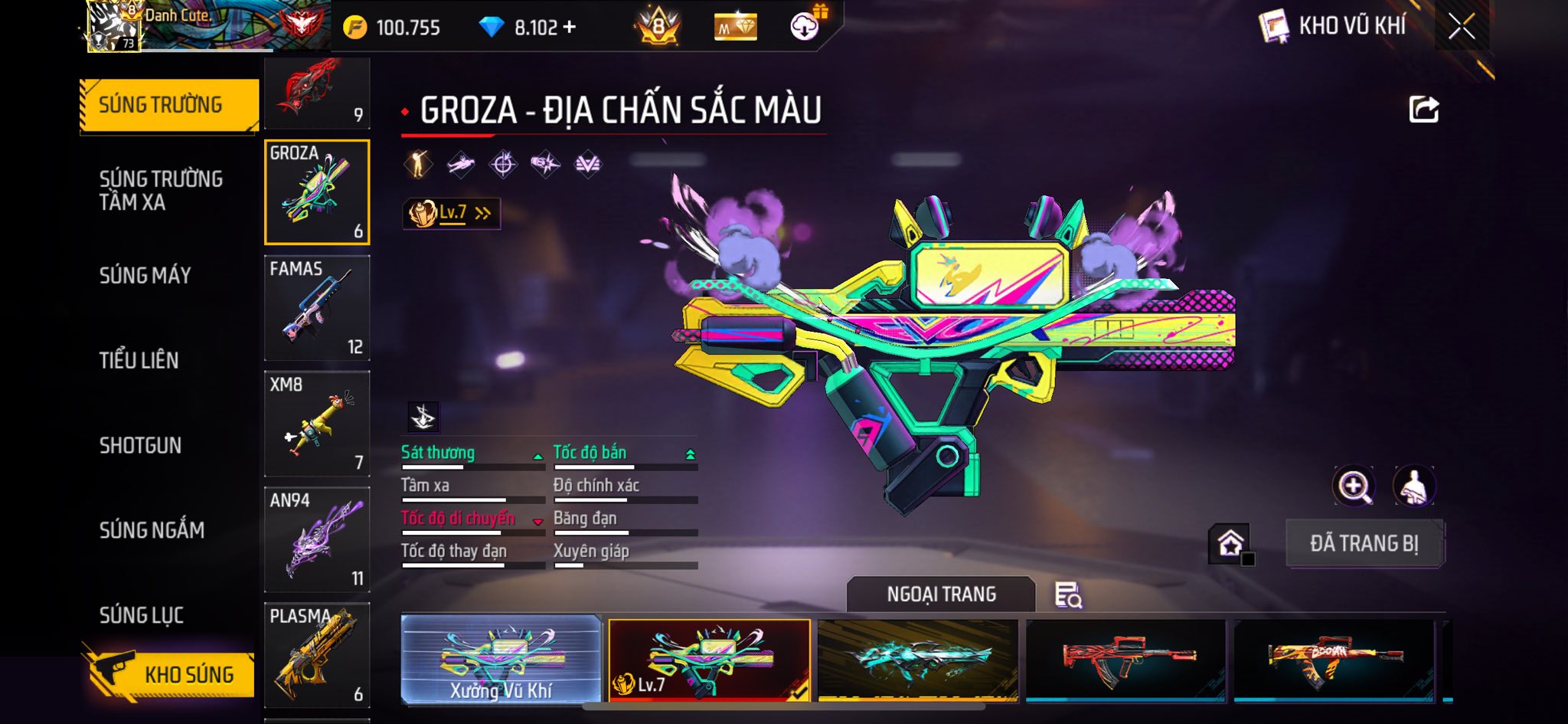Choose the XM8 weapon tile
Screen dimensions: 1568x724
pyautogui.click(x=317, y=424)
